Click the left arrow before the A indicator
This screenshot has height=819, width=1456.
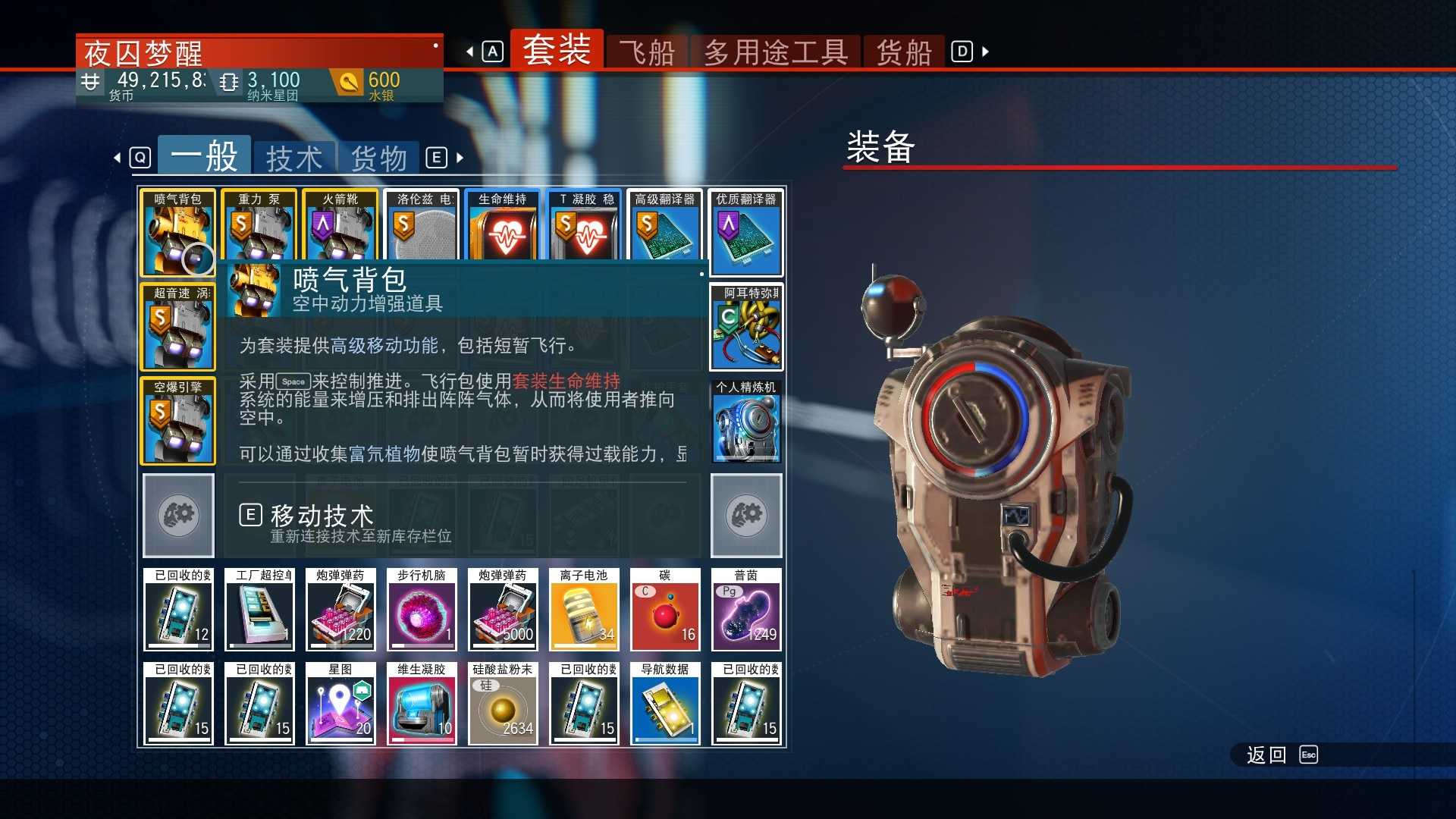pos(470,51)
